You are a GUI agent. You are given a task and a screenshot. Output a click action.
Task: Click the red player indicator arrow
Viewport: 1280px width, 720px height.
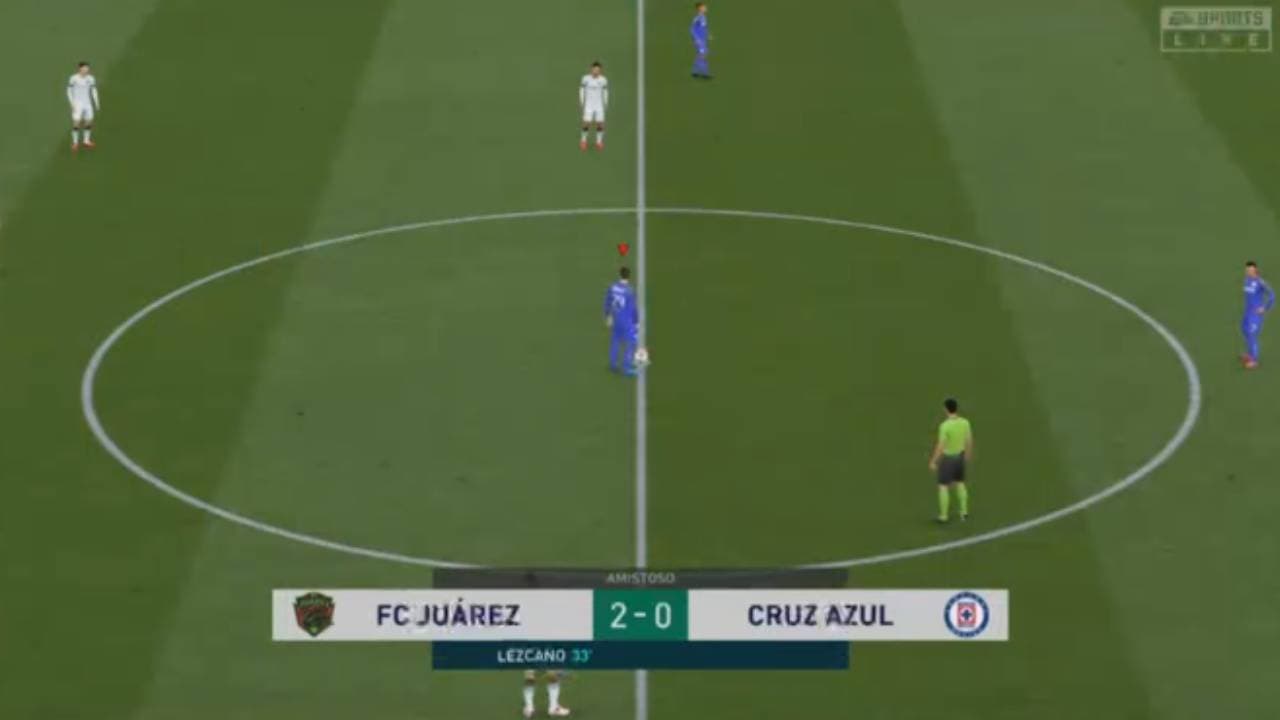coord(623,246)
